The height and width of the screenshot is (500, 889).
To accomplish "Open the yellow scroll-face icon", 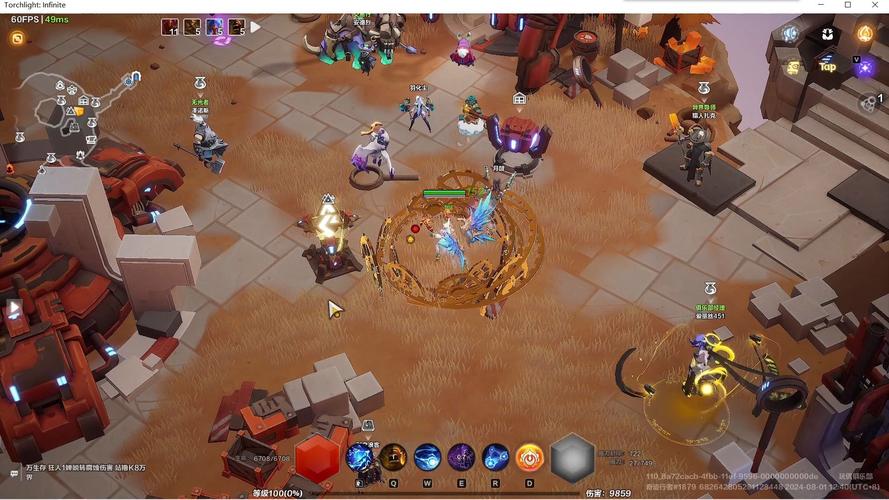I will pyautogui.click(x=794, y=67).
